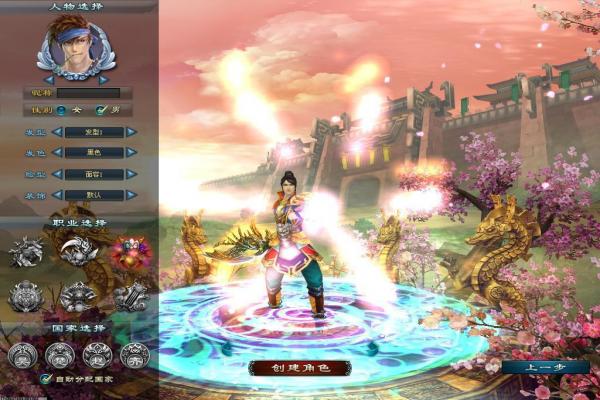Select the highlighted red glowing class emblem
Viewport: 600px width, 400px height.
[x=129, y=251]
